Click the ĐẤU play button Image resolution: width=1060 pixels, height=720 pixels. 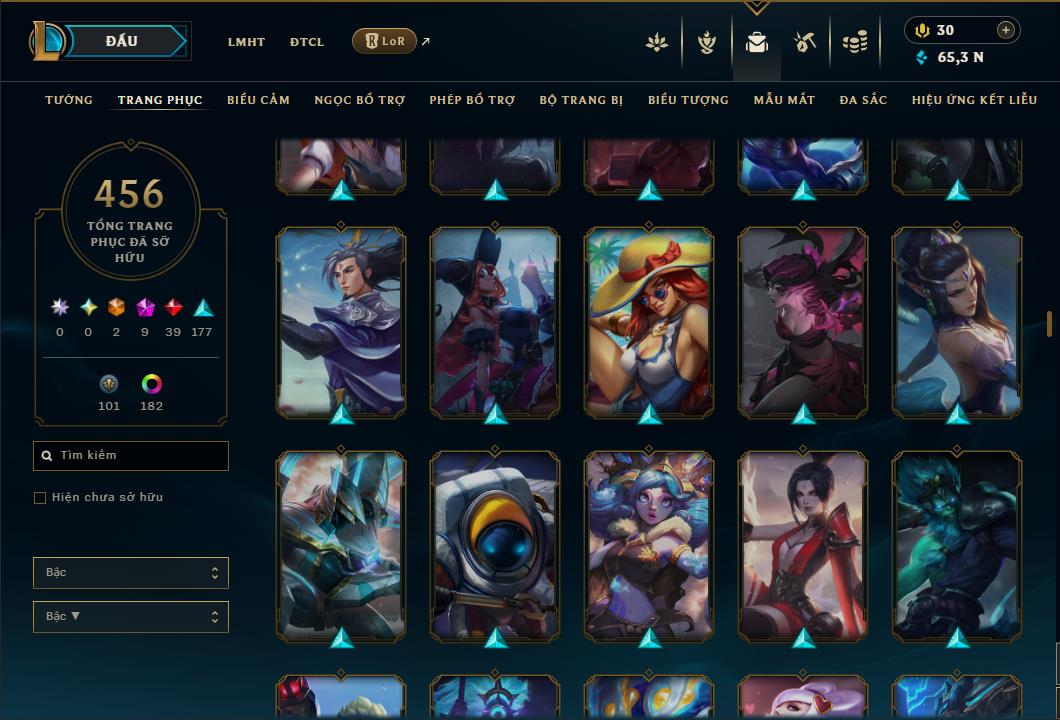[x=121, y=41]
